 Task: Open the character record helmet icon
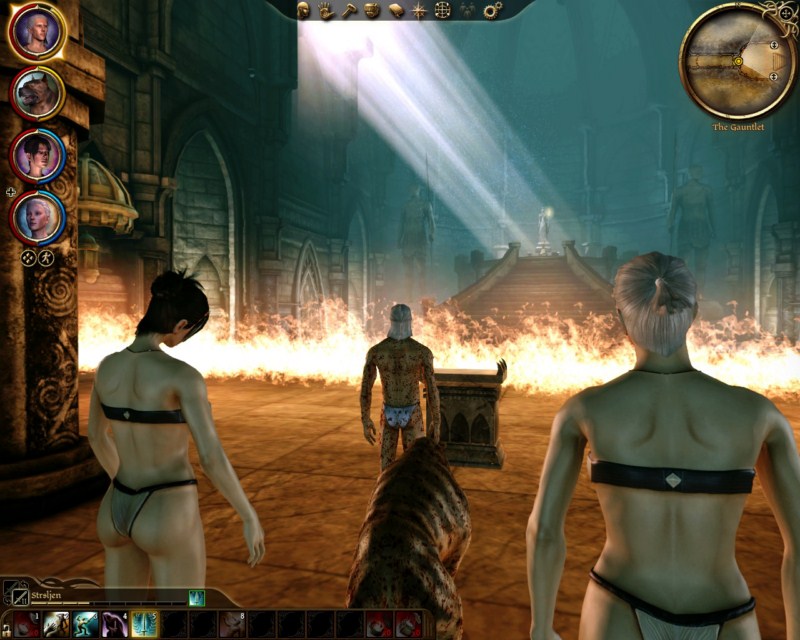(304, 10)
